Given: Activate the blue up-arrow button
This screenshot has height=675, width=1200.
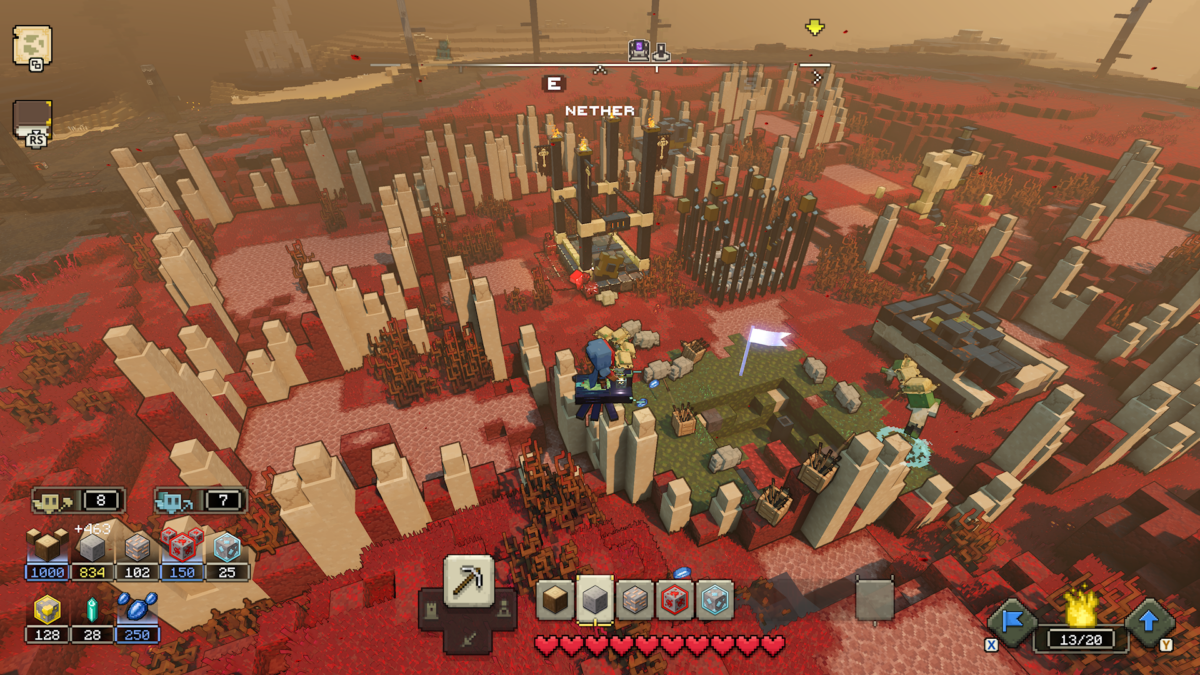Looking at the screenshot, I should 1148,622.
